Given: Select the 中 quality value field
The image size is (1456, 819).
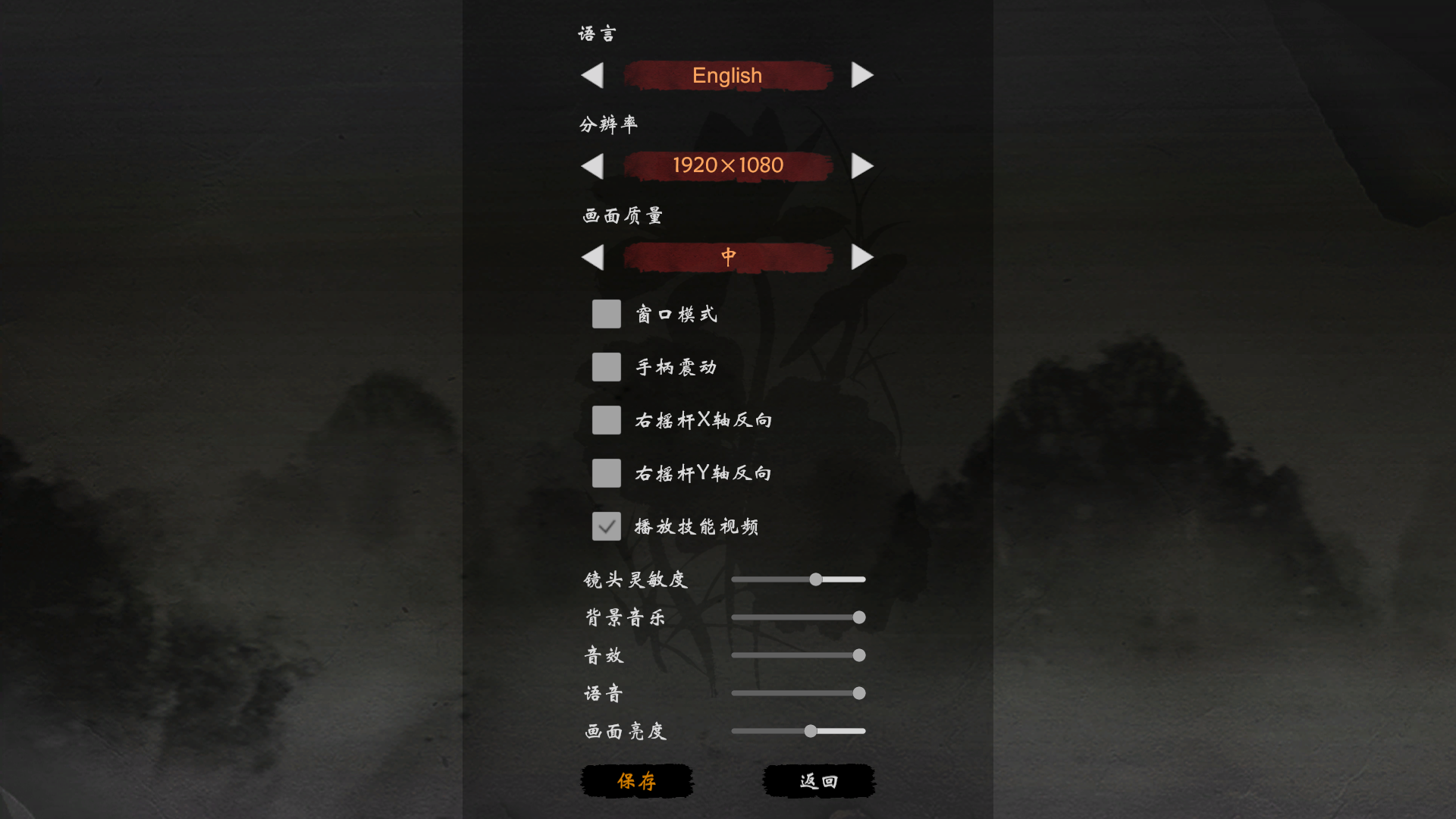Looking at the screenshot, I should point(726,257).
